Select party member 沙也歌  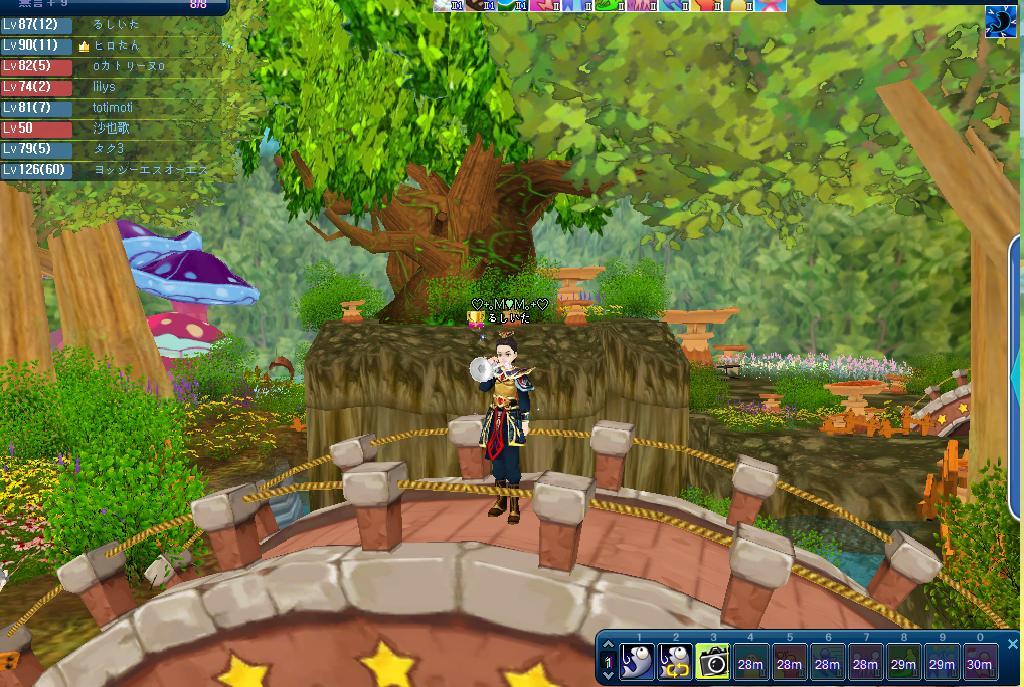(111, 128)
